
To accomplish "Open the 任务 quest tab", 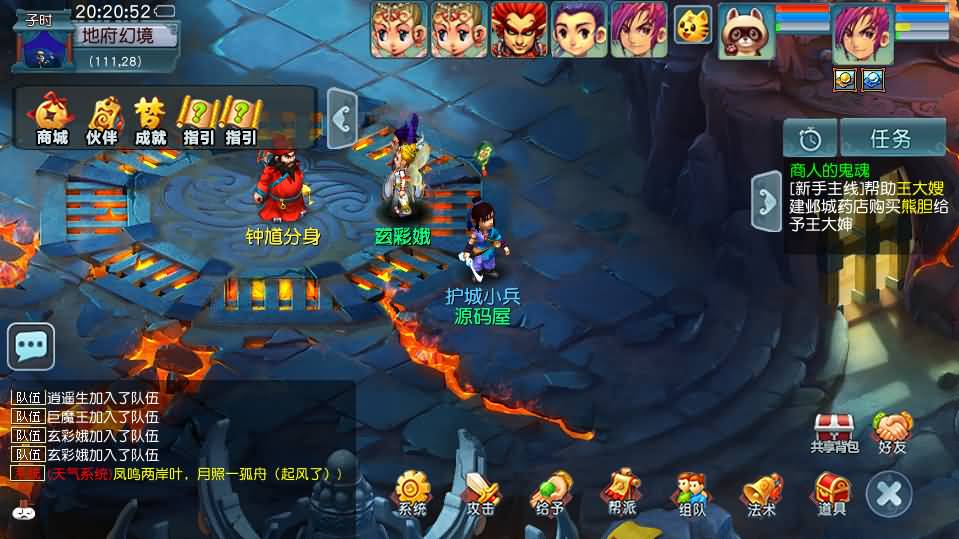I will [892, 137].
